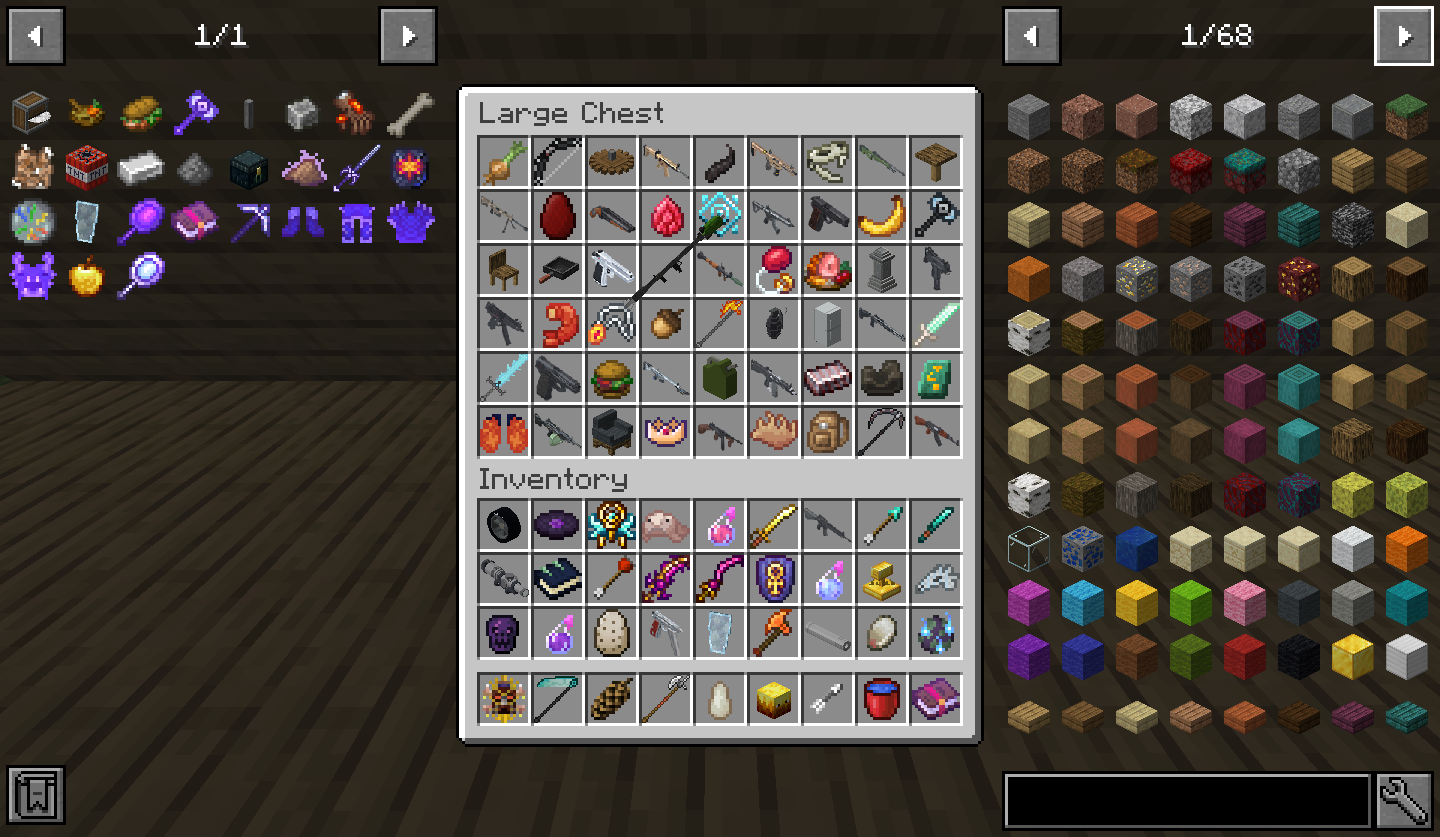Click the item subsets icon in the bottom-left corner
Image resolution: width=1440 pixels, height=837 pixels.
[x=37, y=795]
